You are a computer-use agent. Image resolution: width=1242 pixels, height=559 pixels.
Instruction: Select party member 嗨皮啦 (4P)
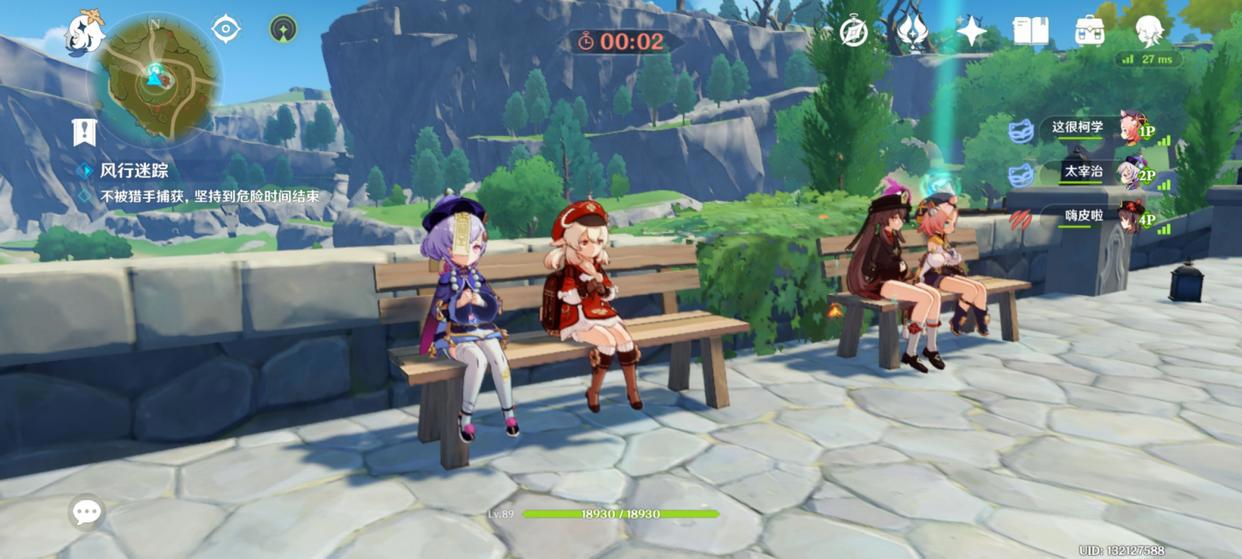pyautogui.click(x=1090, y=216)
